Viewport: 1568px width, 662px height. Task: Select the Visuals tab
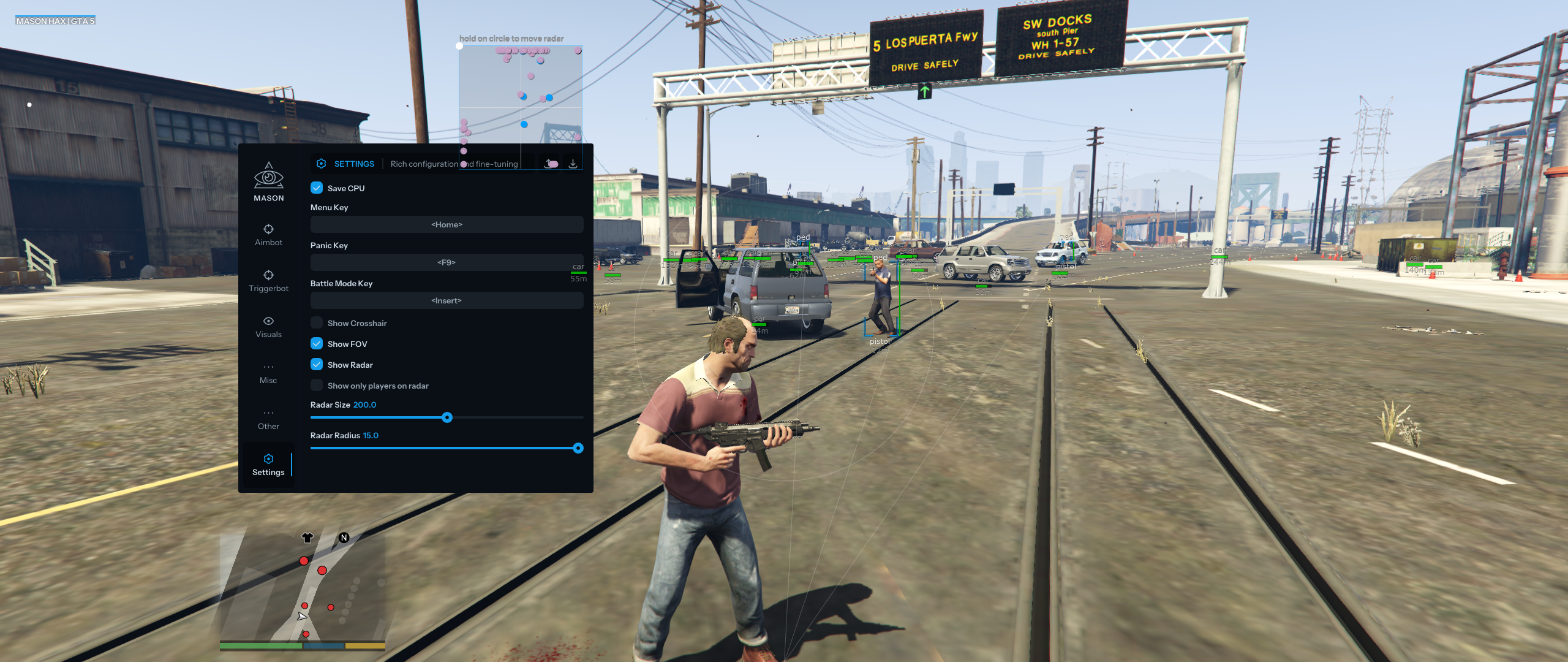pyautogui.click(x=268, y=327)
